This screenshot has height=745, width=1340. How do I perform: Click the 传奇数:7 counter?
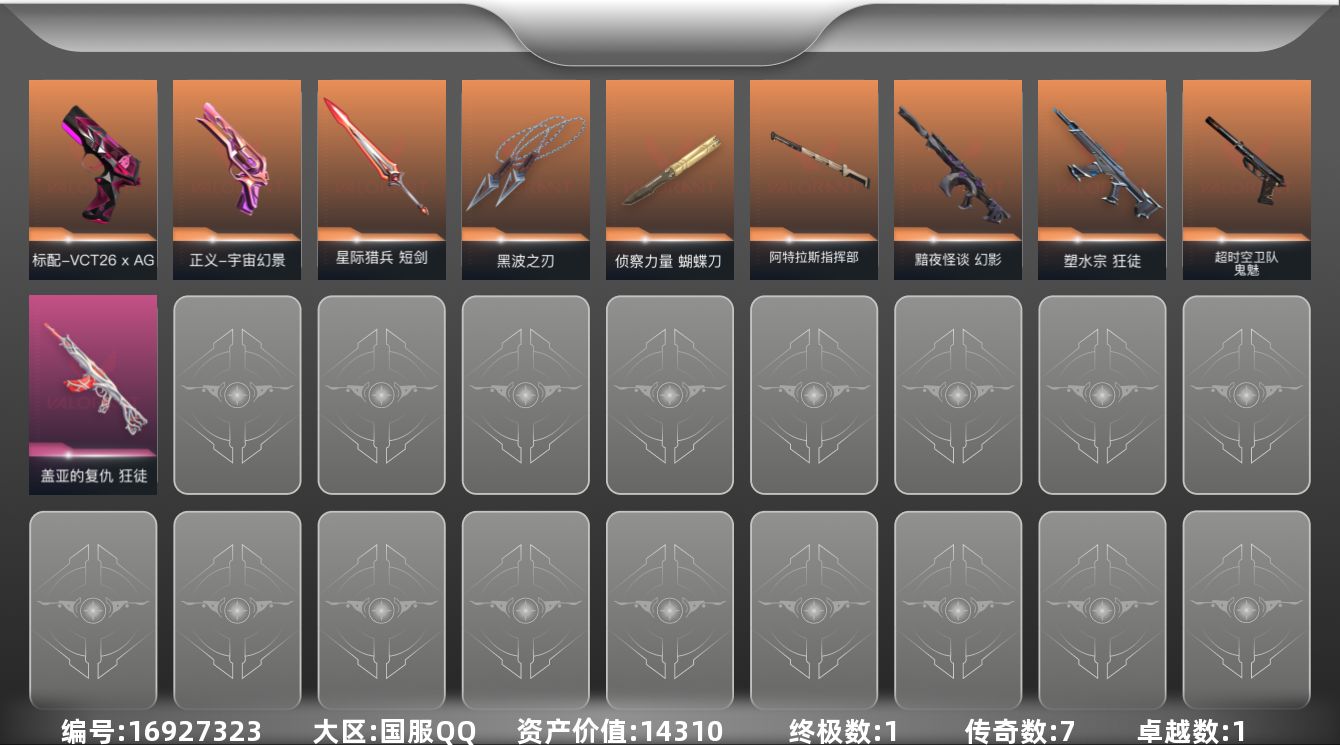pos(1010,731)
